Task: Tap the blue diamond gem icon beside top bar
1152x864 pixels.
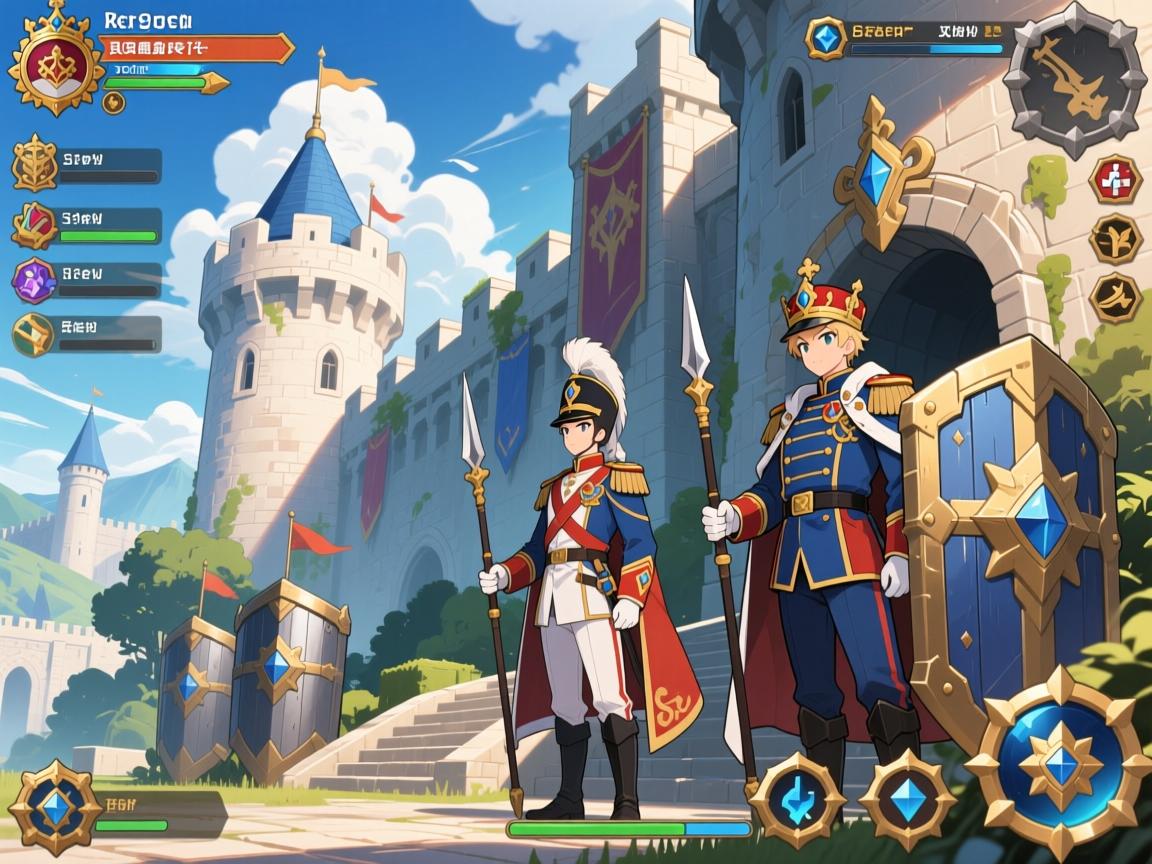Action: tap(826, 38)
